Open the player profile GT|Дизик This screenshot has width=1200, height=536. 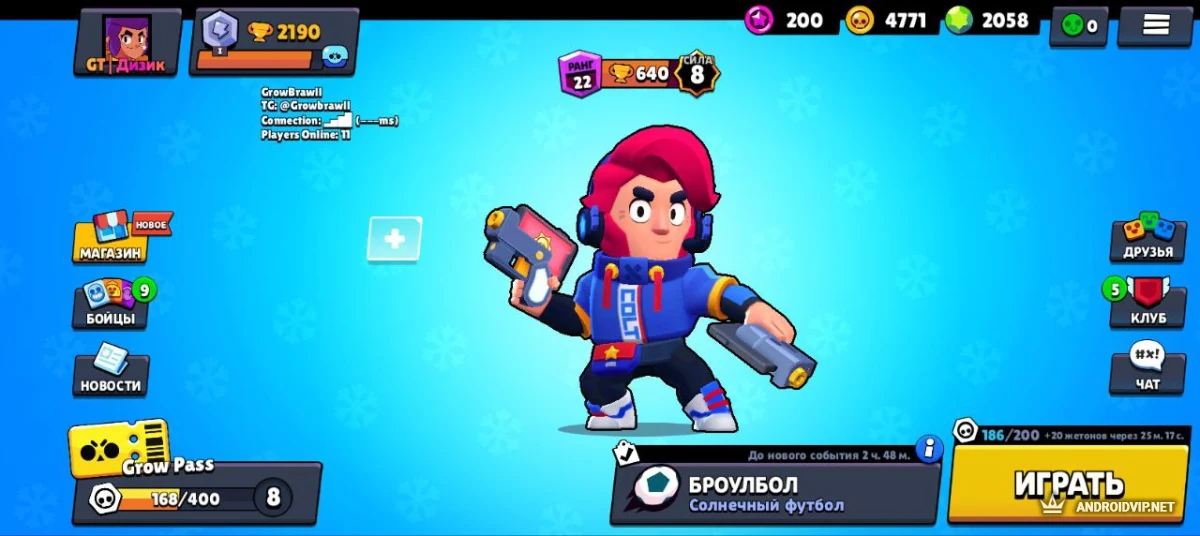point(127,42)
